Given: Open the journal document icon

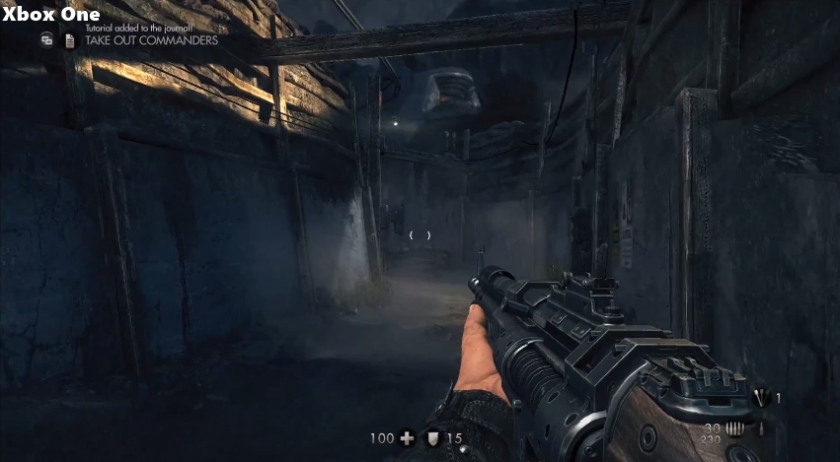Looking at the screenshot, I should (69, 41).
